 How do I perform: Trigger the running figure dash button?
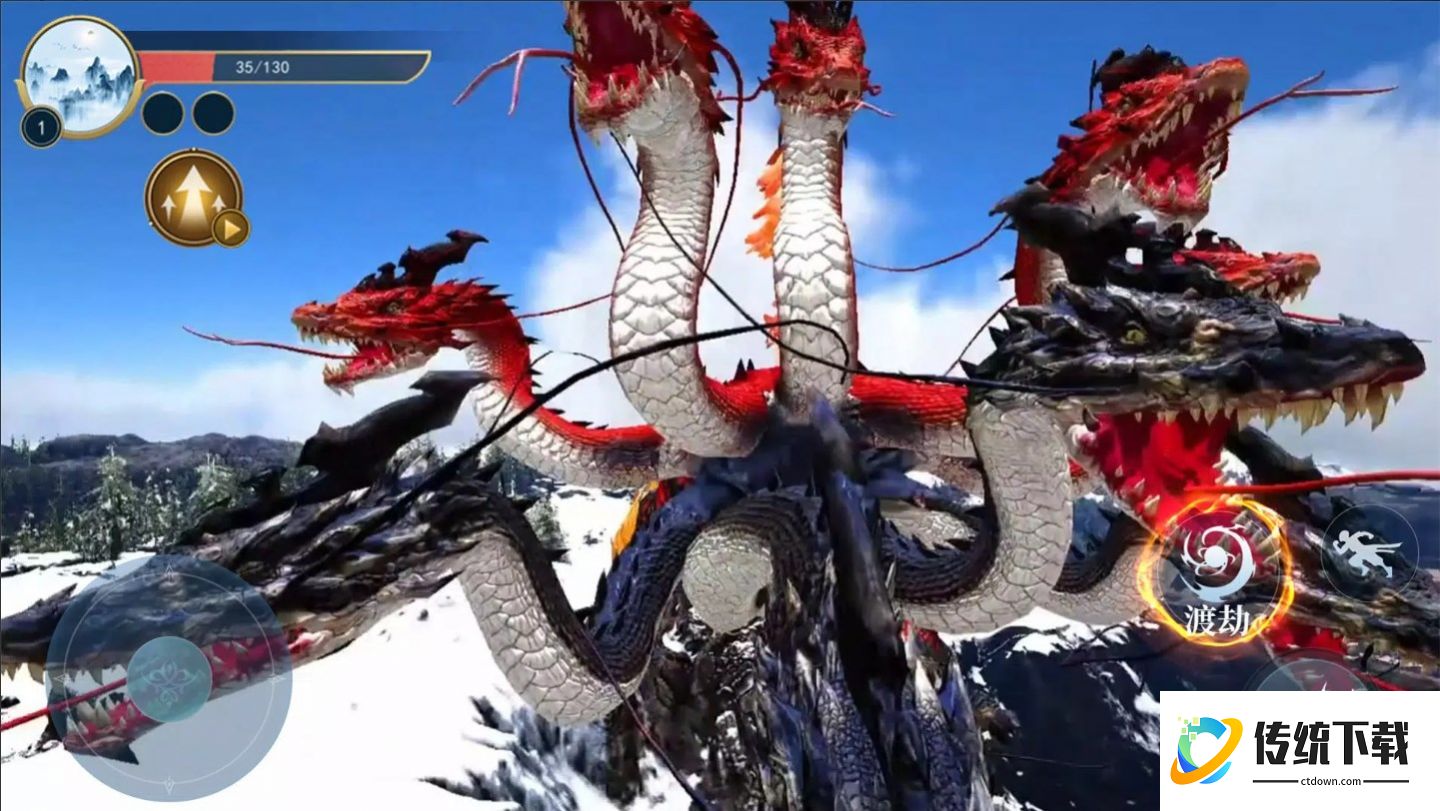[x=1369, y=553]
